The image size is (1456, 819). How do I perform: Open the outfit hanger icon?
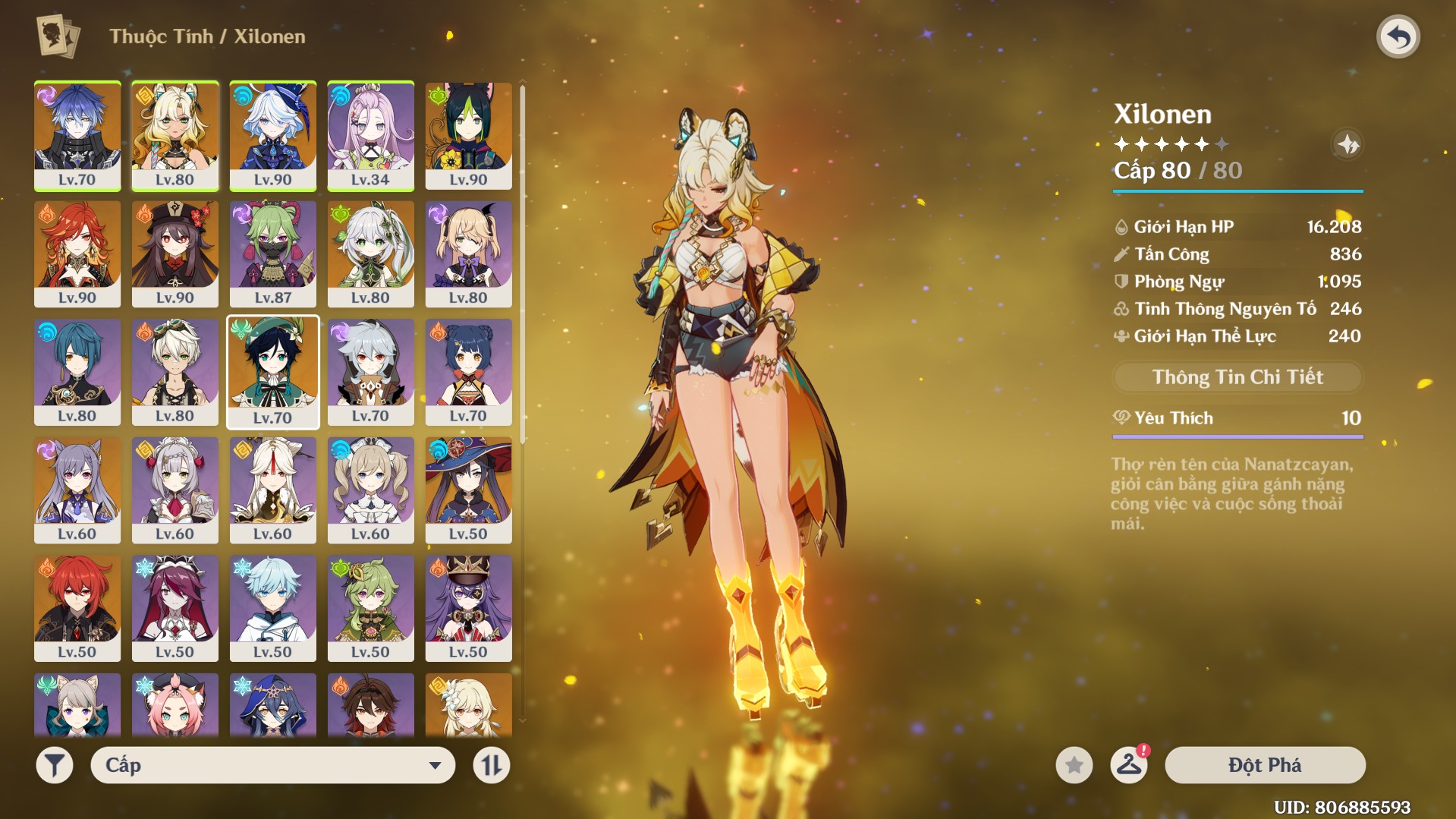coord(1128,765)
